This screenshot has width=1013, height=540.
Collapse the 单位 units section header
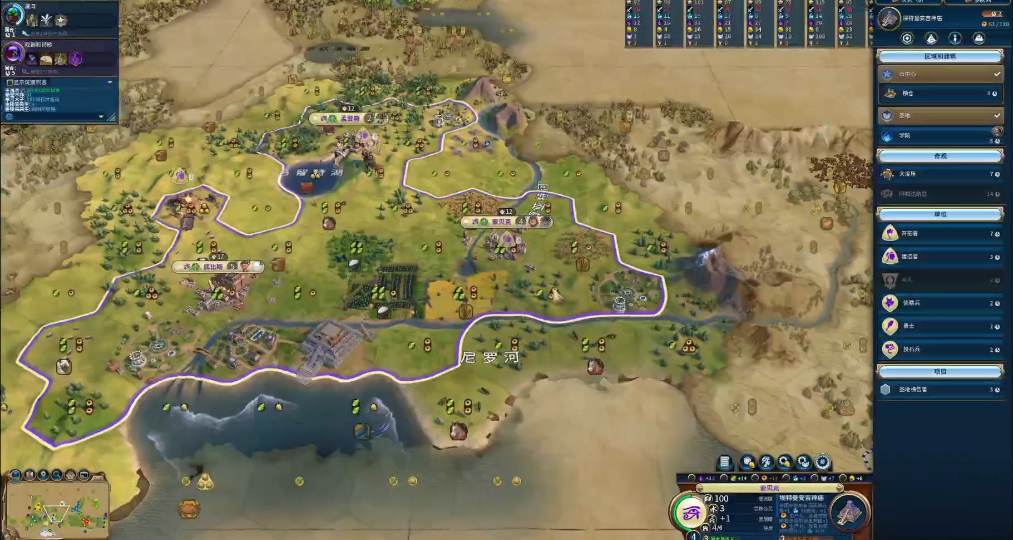(940, 214)
